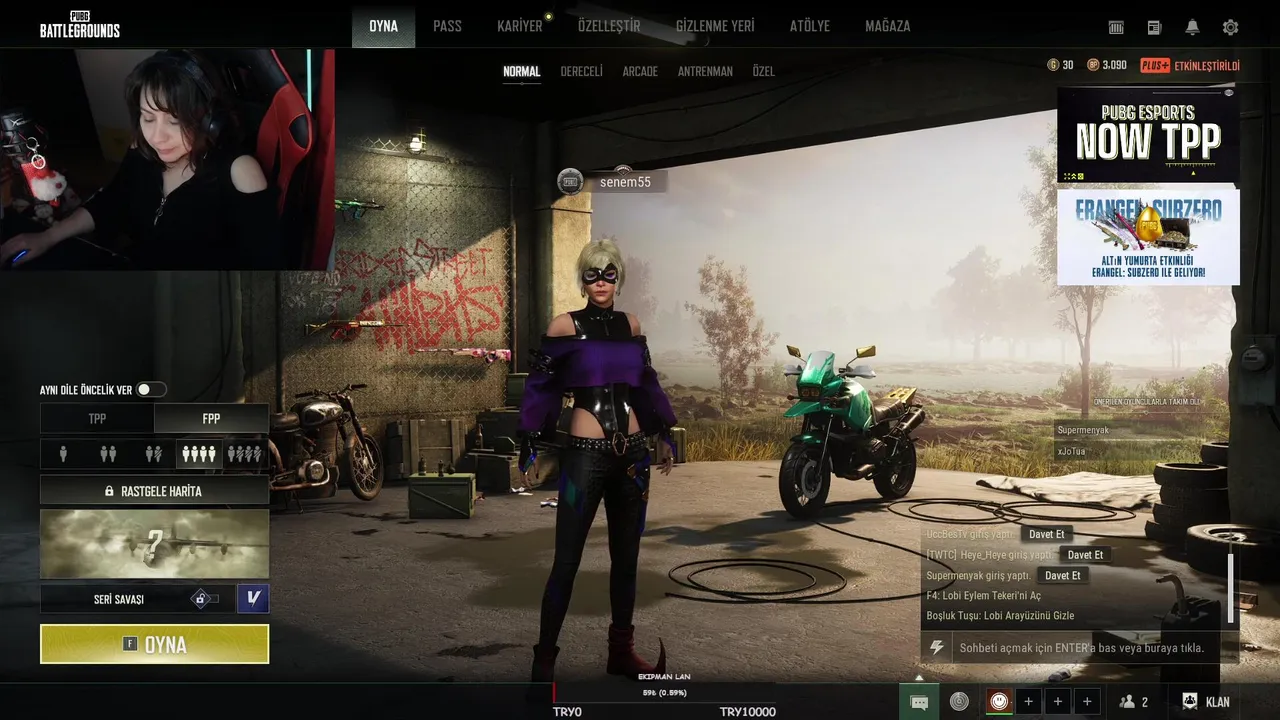
Task: Open the RASTGELE HARİTA map selection
Action: tap(154, 491)
